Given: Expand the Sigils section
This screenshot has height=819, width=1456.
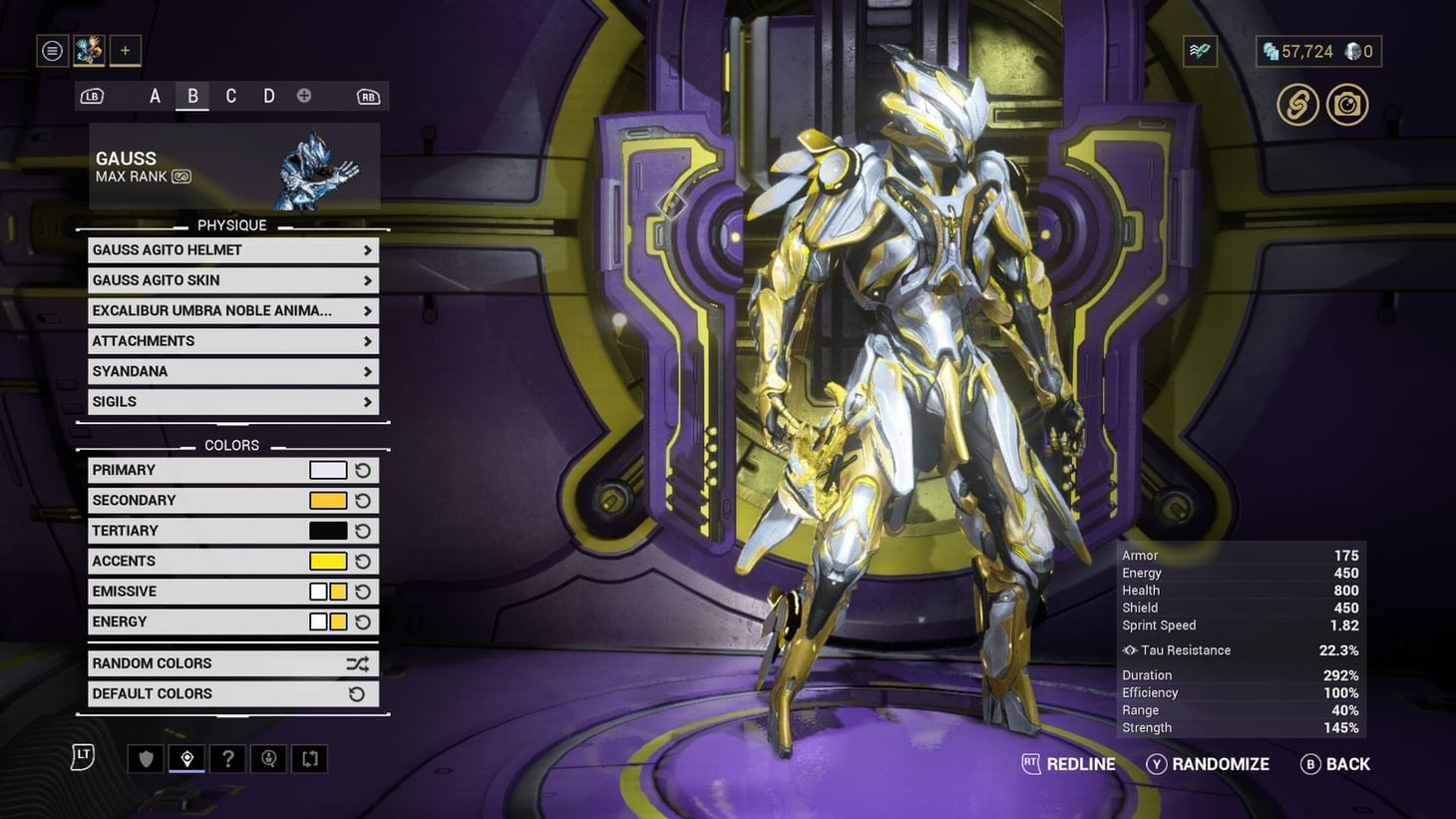Looking at the screenshot, I should tap(232, 401).
